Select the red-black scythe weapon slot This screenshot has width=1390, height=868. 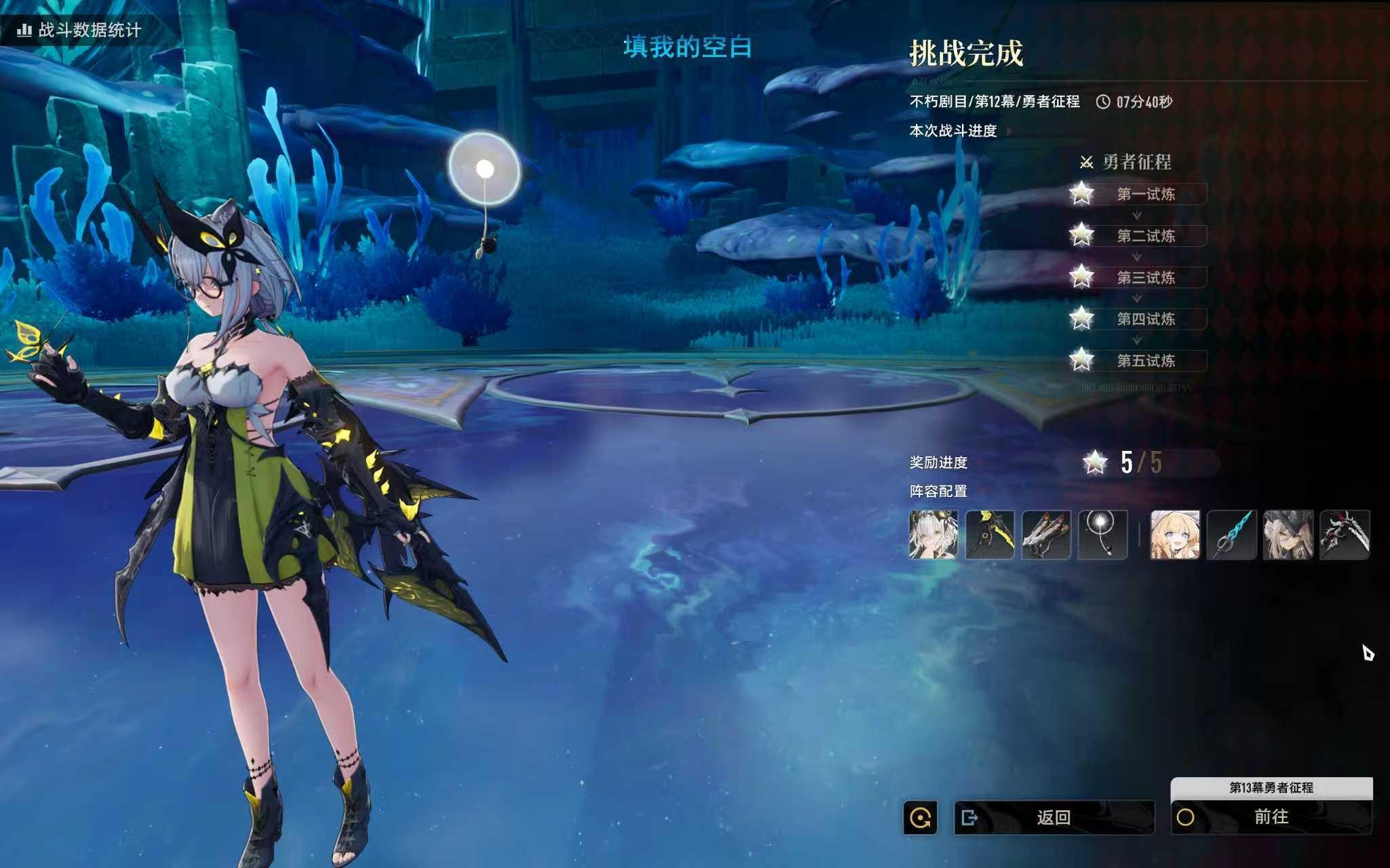coord(1345,535)
